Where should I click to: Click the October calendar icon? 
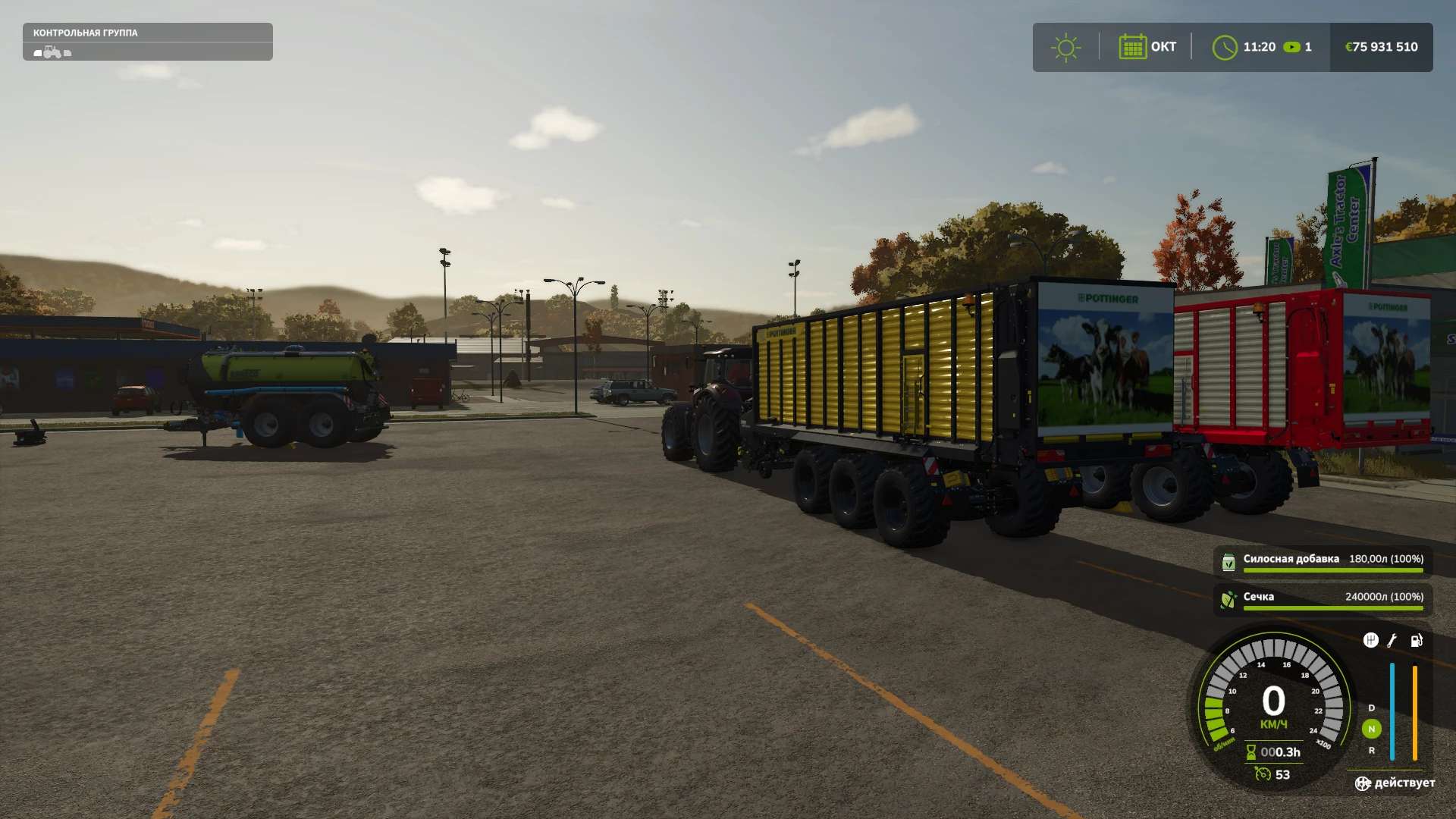click(1132, 47)
